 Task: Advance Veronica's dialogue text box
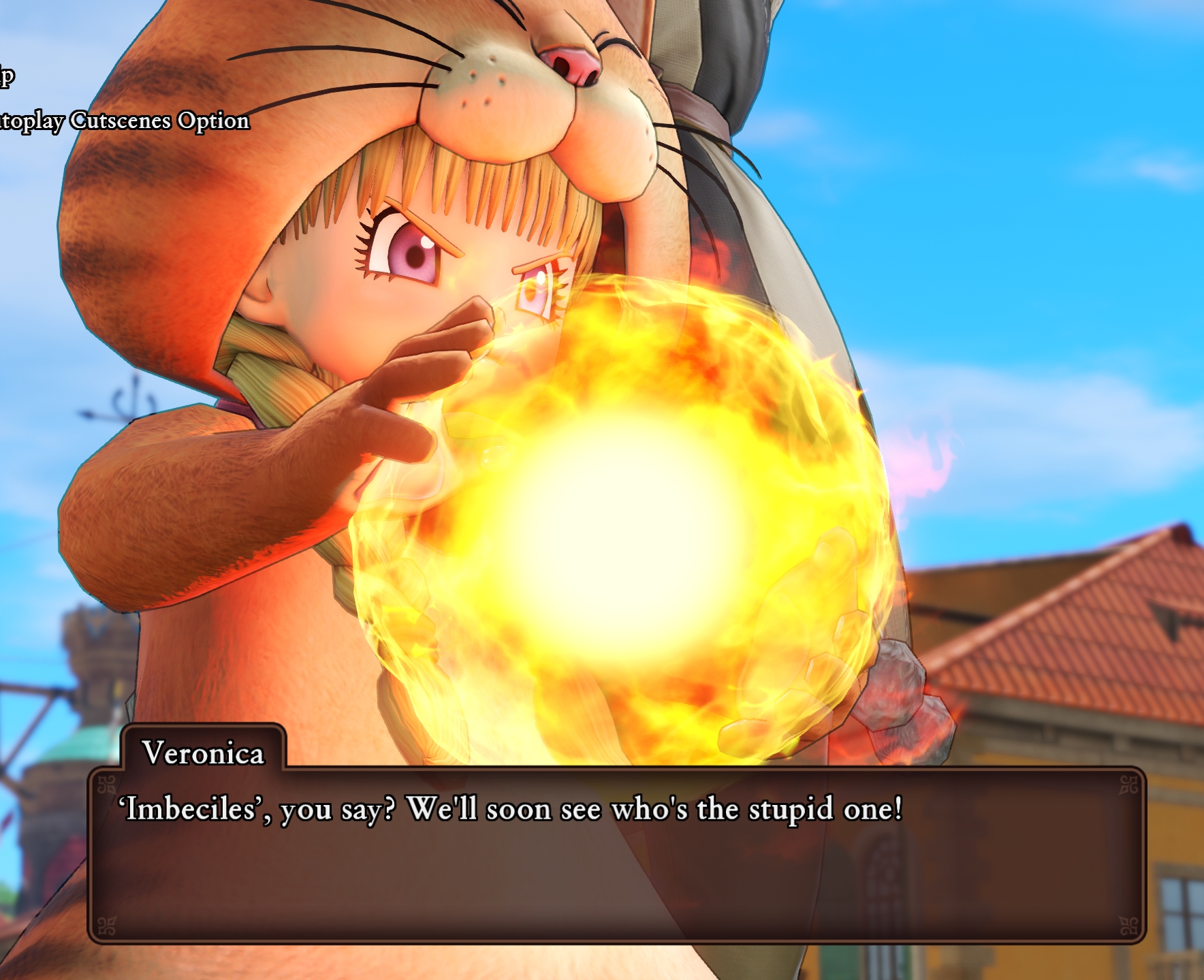616,855
